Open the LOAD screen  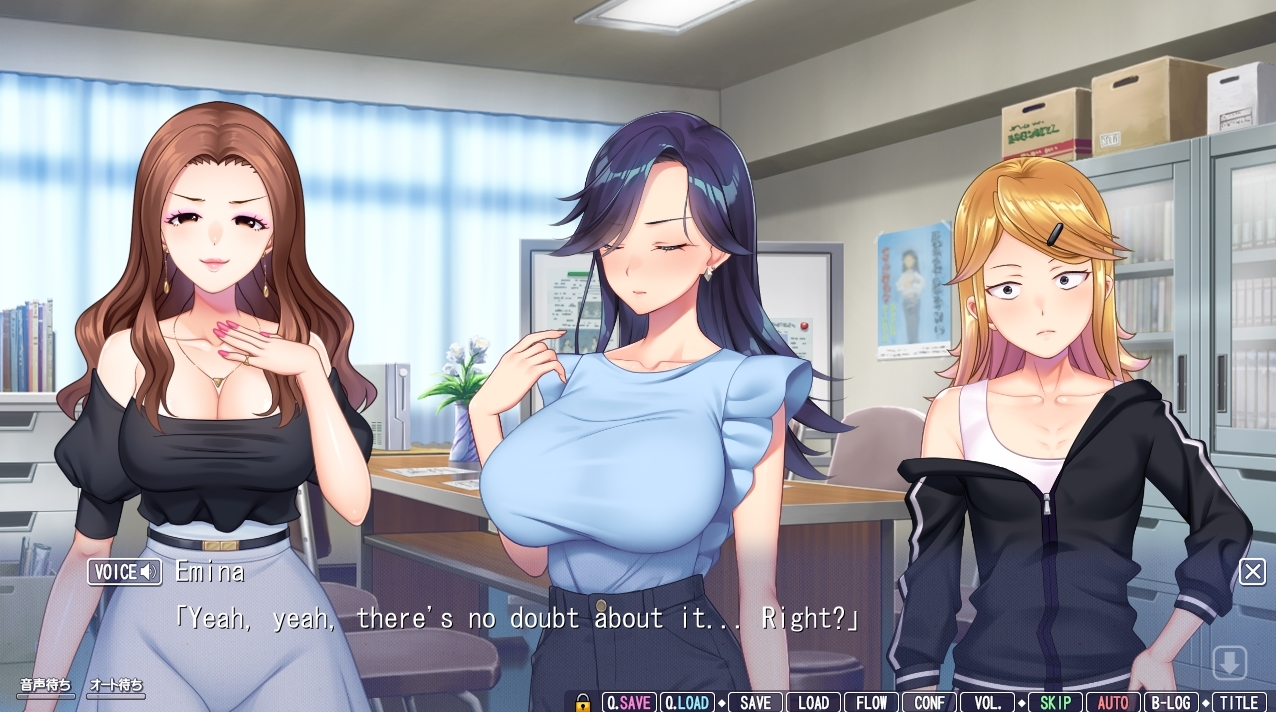[813, 702]
